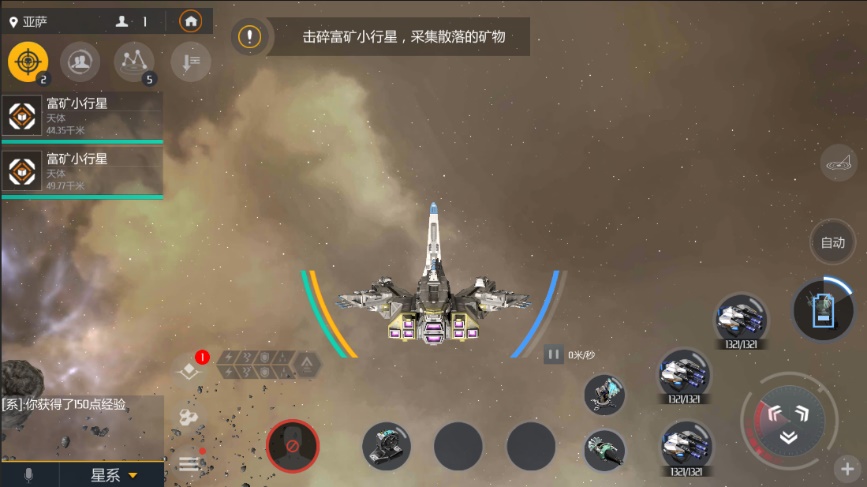Select 富矿小行星 at 49.77 km

pos(82,171)
